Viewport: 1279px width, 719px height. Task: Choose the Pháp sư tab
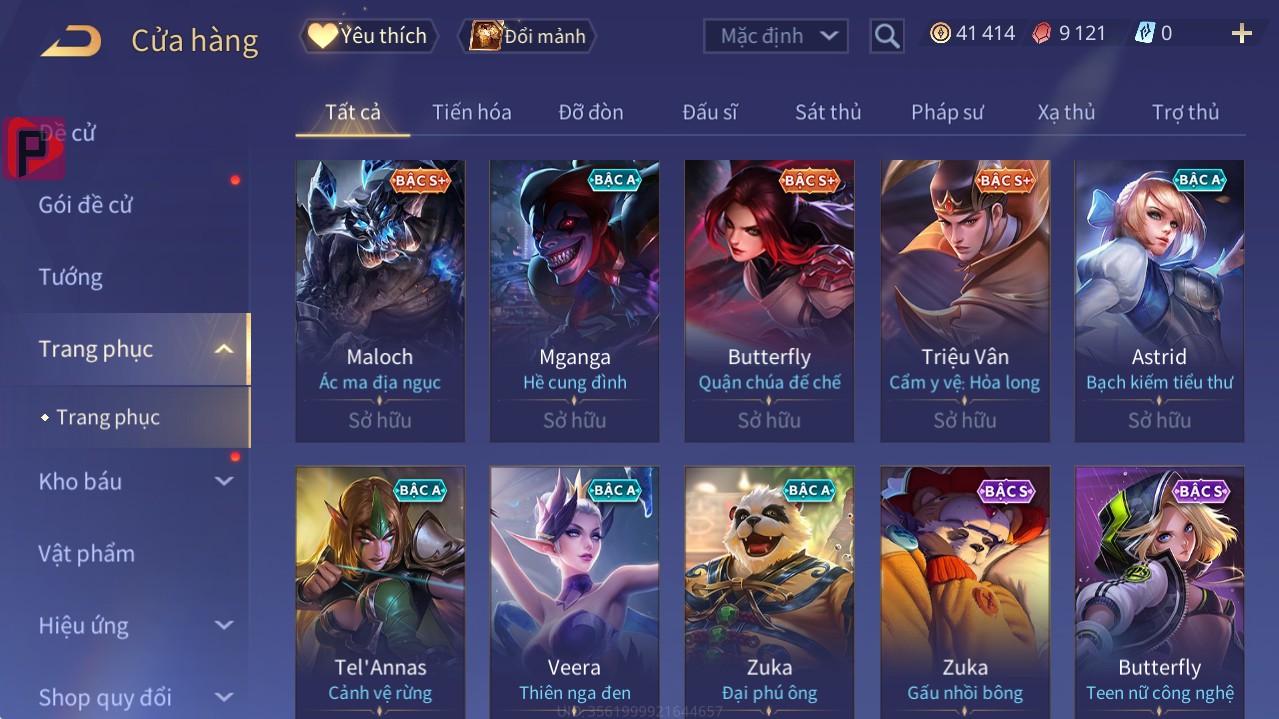(947, 112)
